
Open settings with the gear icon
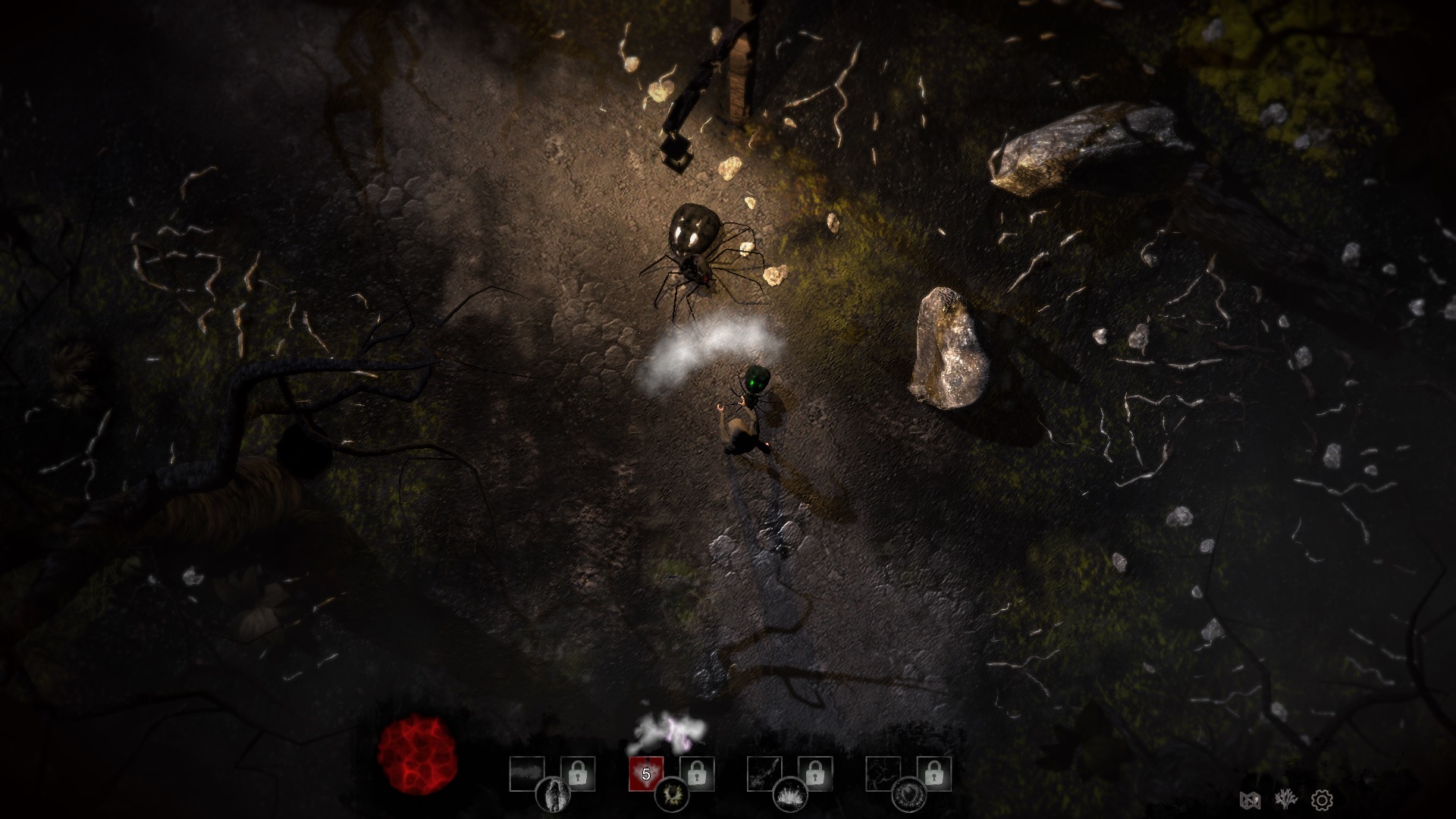(x=1322, y=799)
